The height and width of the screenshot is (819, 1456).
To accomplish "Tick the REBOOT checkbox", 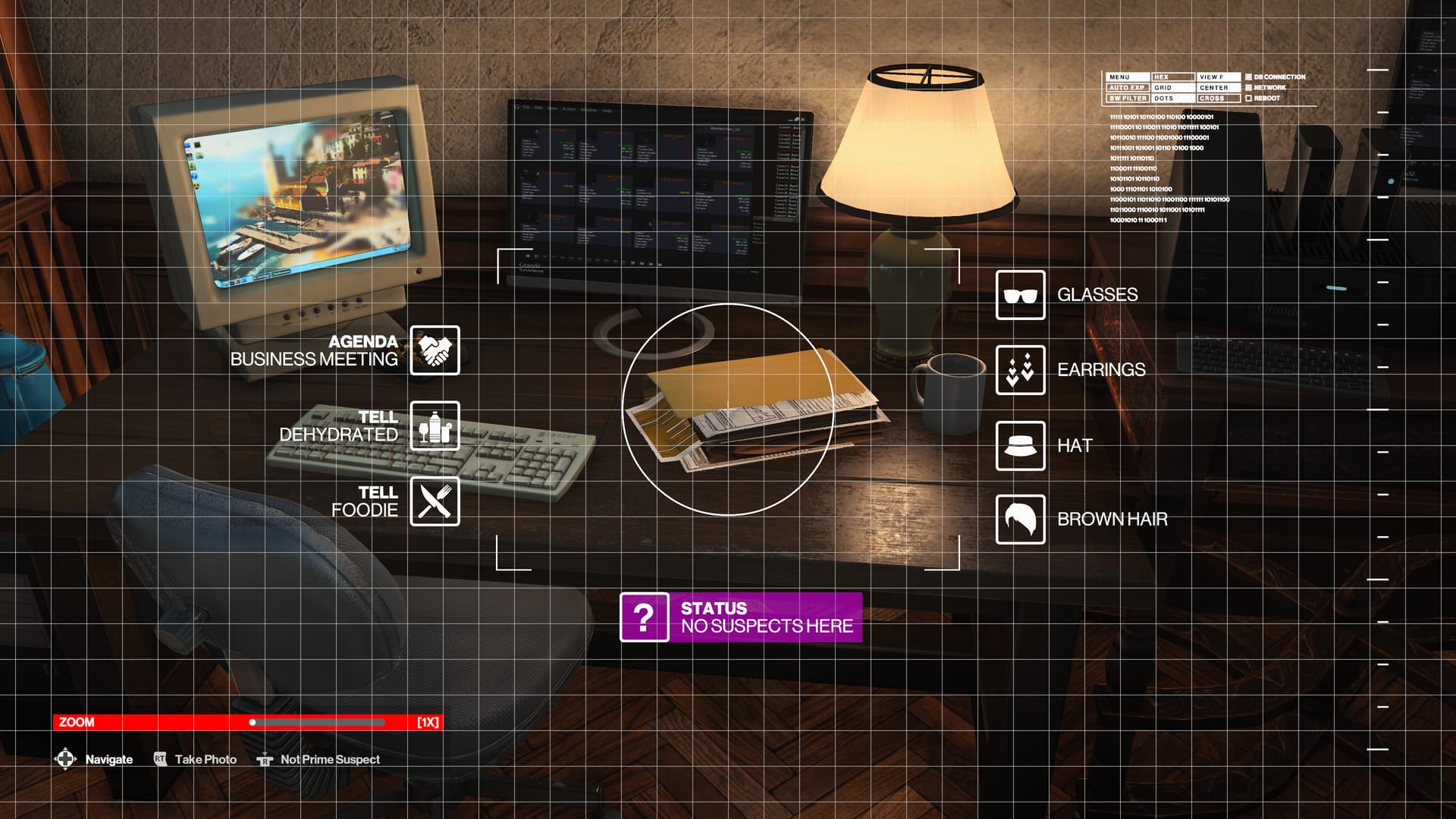I will pyautogui.click(x=1248, y=99).
